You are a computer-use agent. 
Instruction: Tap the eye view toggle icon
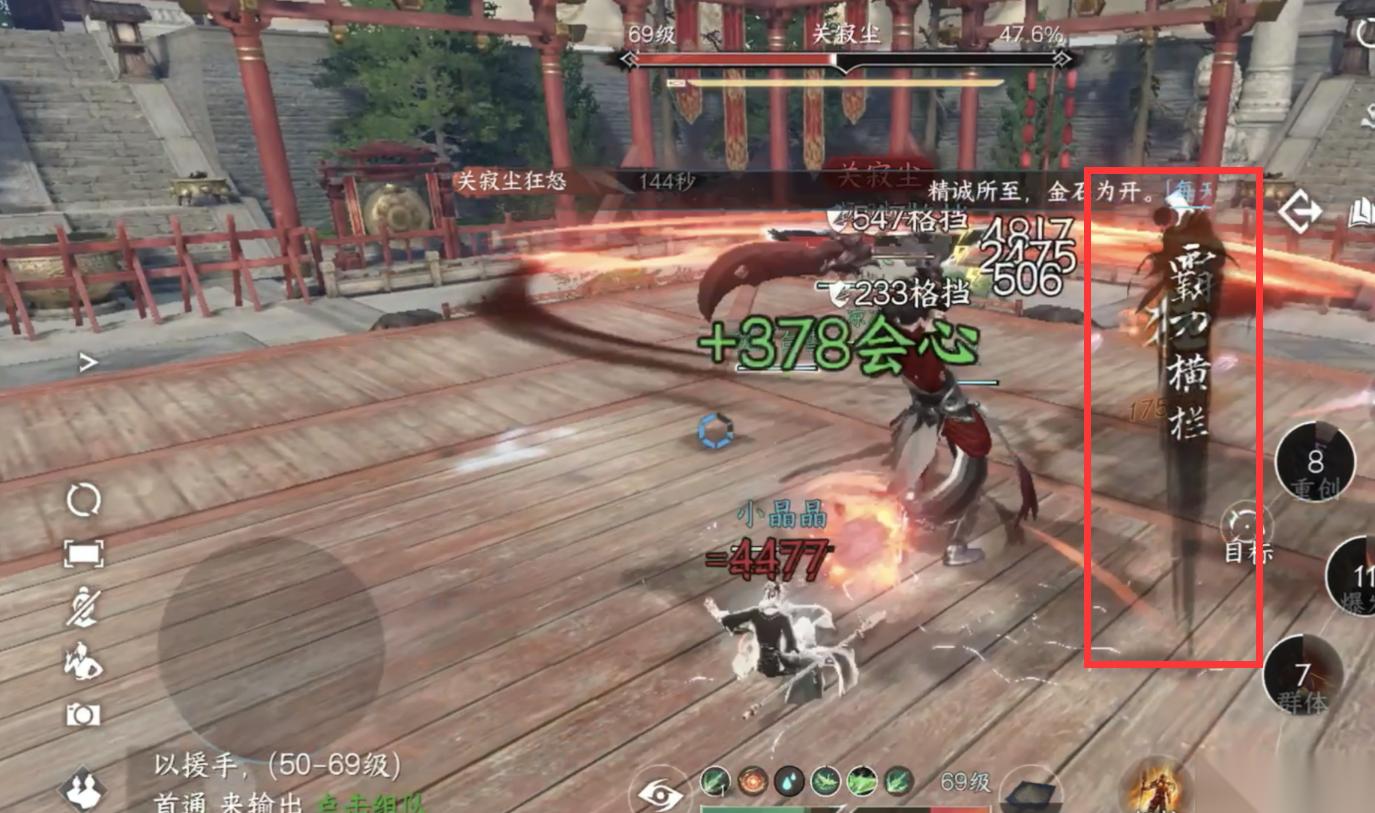pos(659,794)
